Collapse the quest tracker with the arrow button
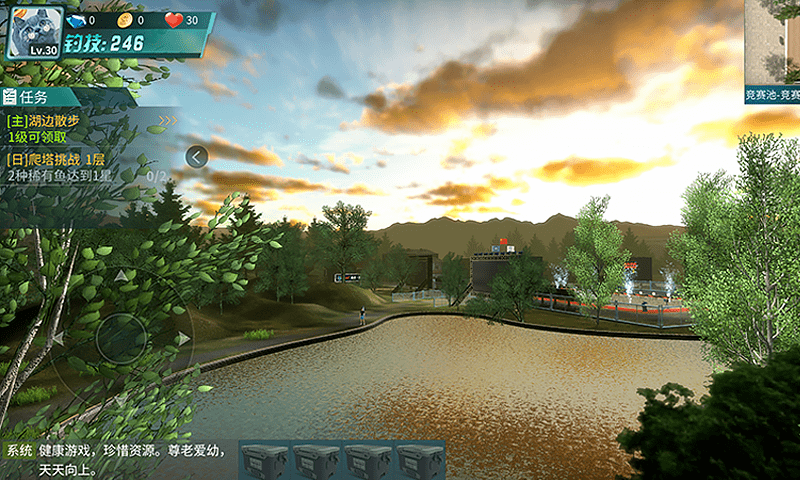The image size is (800, 480). pyautogui.click(x=197, y=156)
